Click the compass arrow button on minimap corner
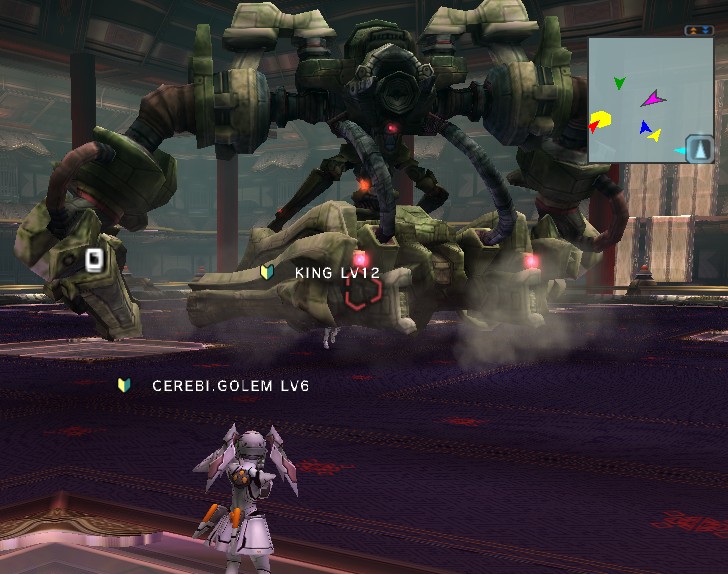728x574 pixels. (x=700, y=149)
